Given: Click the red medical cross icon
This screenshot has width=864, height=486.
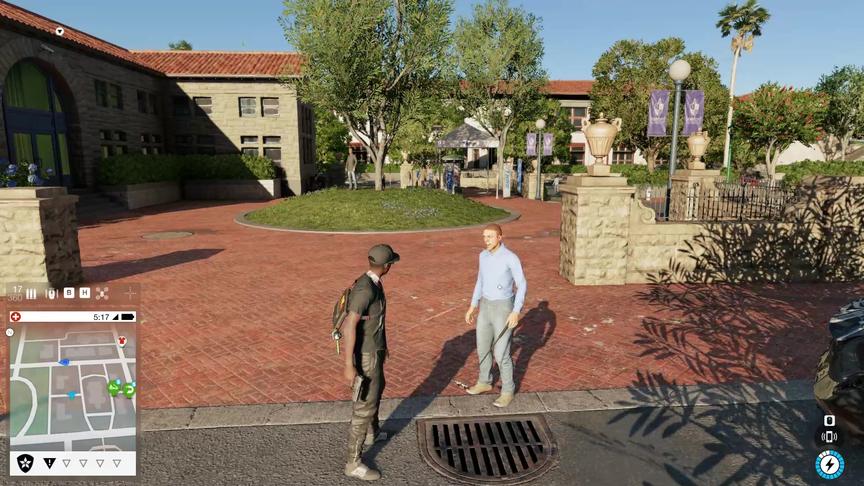Looking at the screenshot, I should click(x=15, y=317).
